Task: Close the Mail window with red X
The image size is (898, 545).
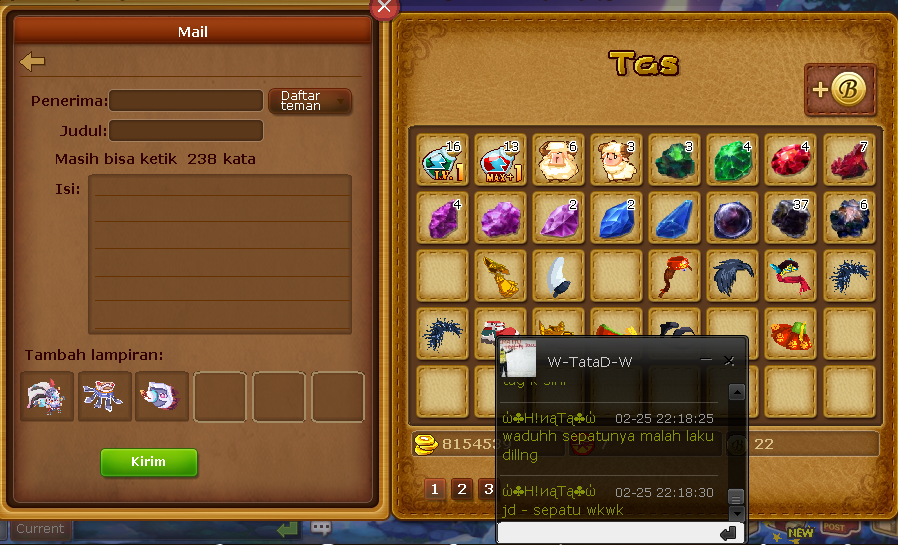Action: point(385,8)
